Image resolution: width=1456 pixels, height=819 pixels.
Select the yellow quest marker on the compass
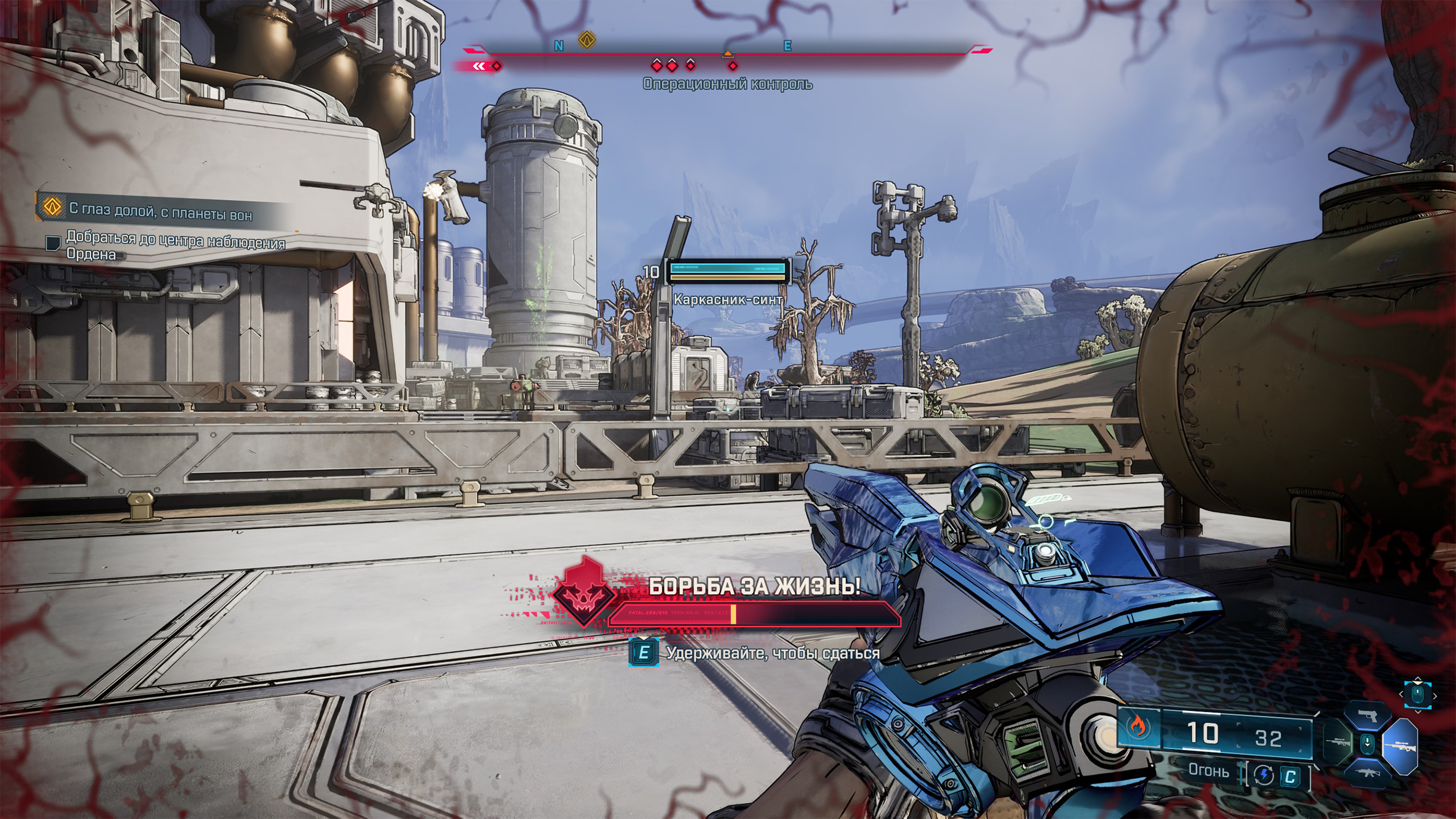587,41
